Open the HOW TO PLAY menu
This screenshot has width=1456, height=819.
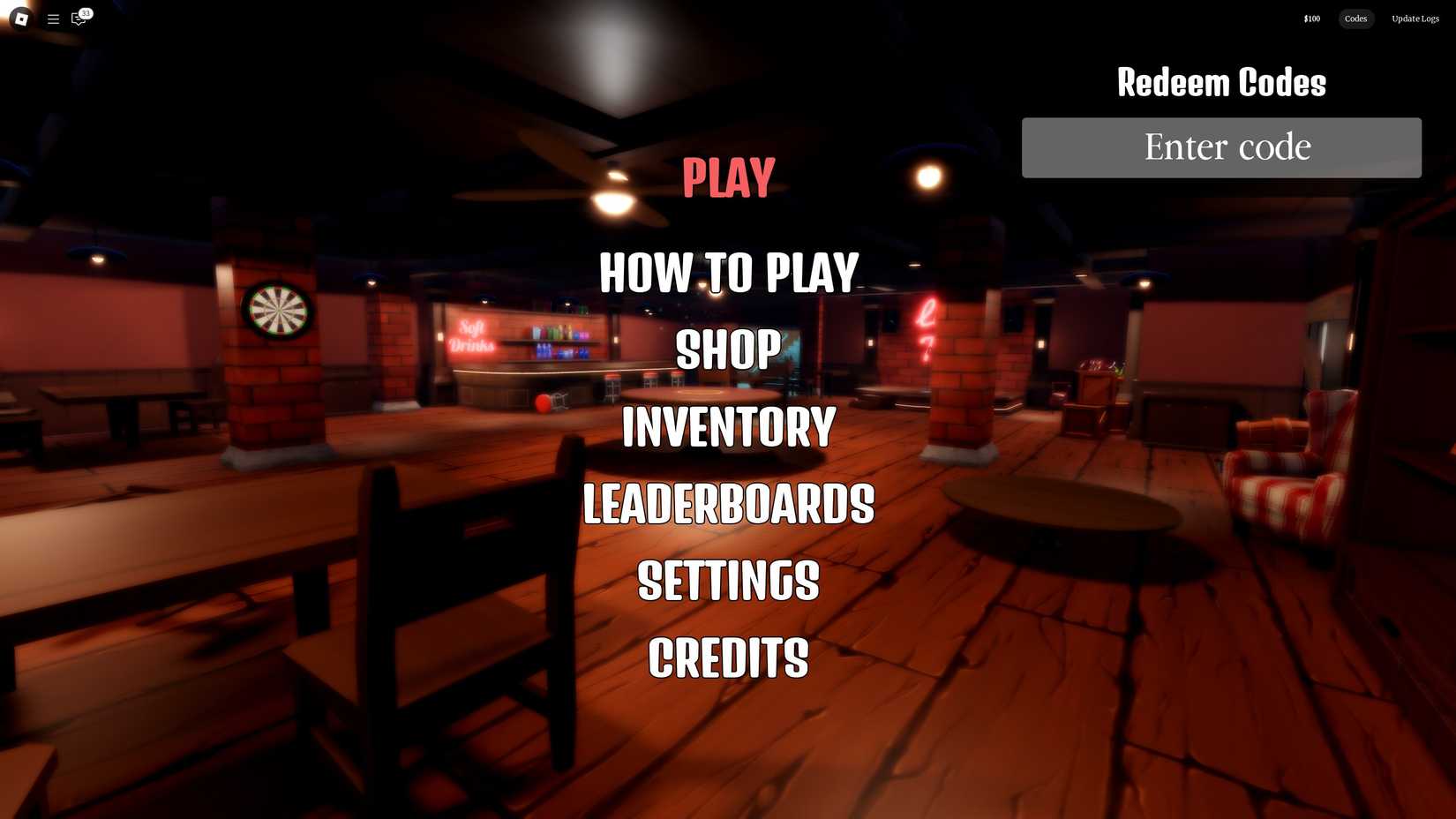point(727,273)
